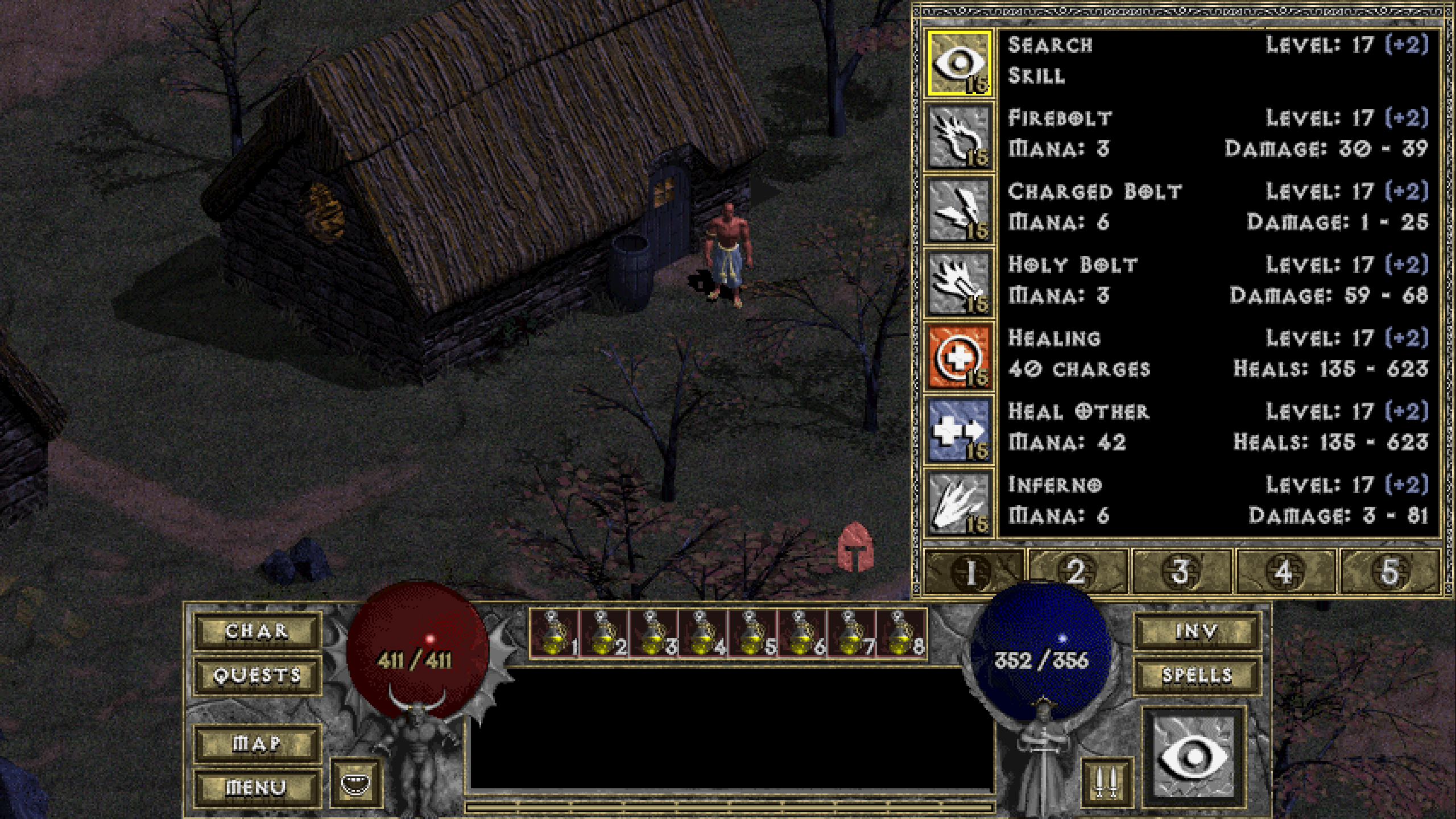Switch to spellbook page 3
This screenshot has width=1456, height=819.
pyautogui.click(x=1181, y=572)
